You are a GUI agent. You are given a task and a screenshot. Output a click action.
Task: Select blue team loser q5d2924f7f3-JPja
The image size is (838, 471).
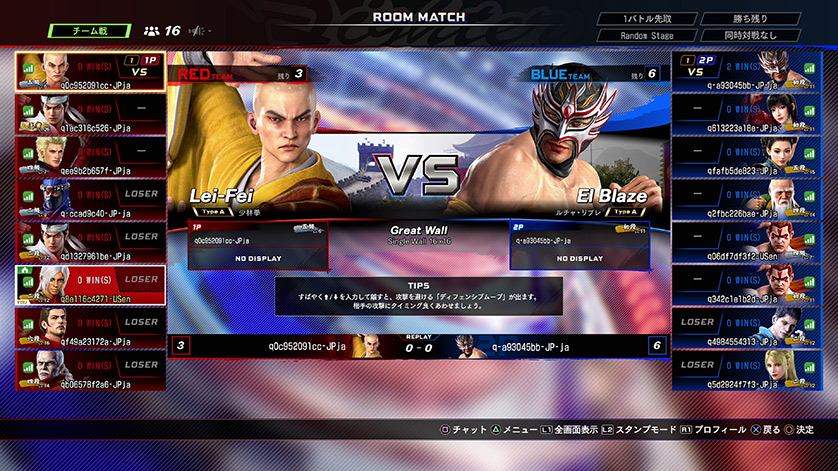[x=748, y=371]
